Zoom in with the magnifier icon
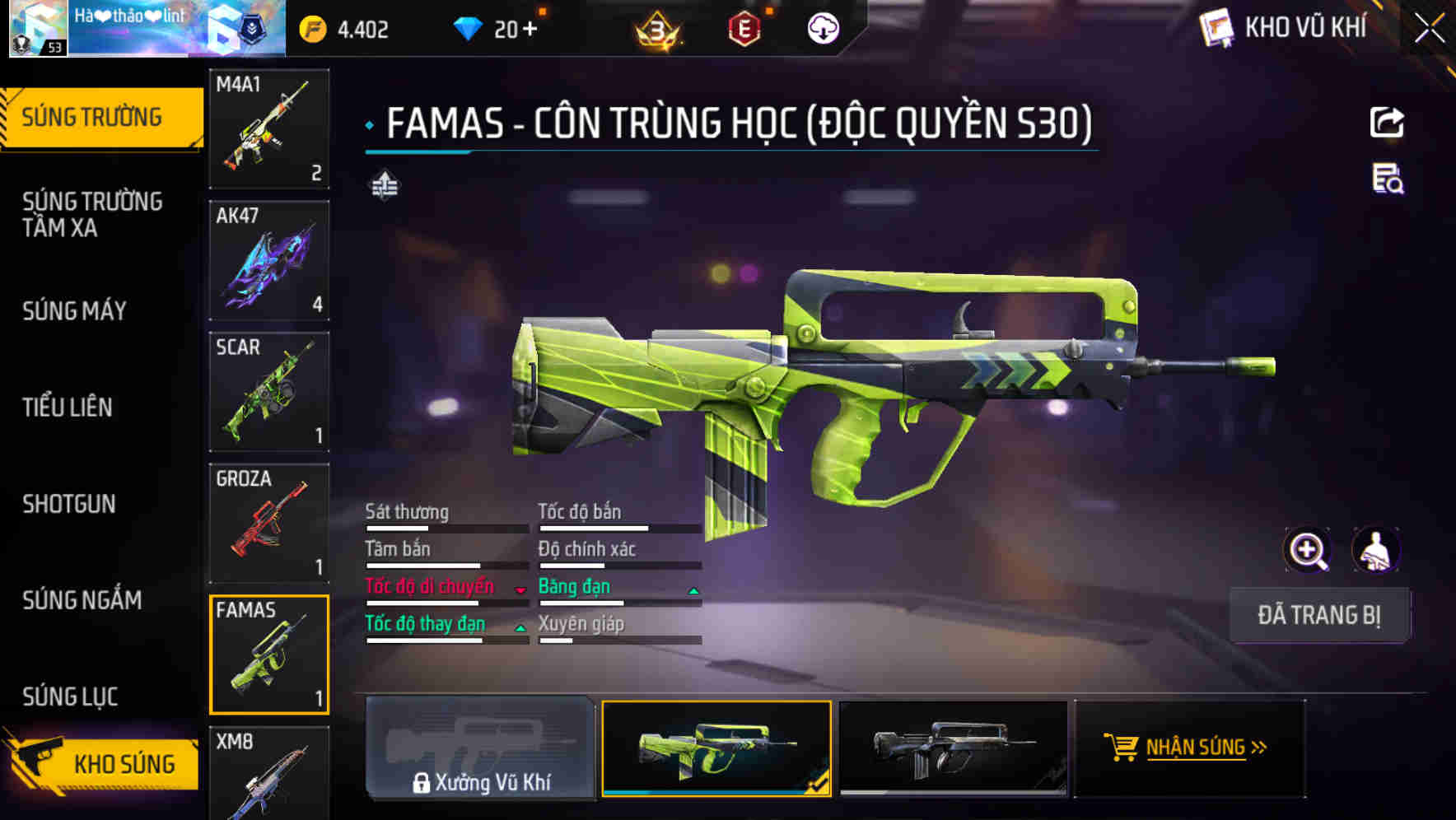The height and width of the screenshot is (820, 1456). [x=1307, y=550]
